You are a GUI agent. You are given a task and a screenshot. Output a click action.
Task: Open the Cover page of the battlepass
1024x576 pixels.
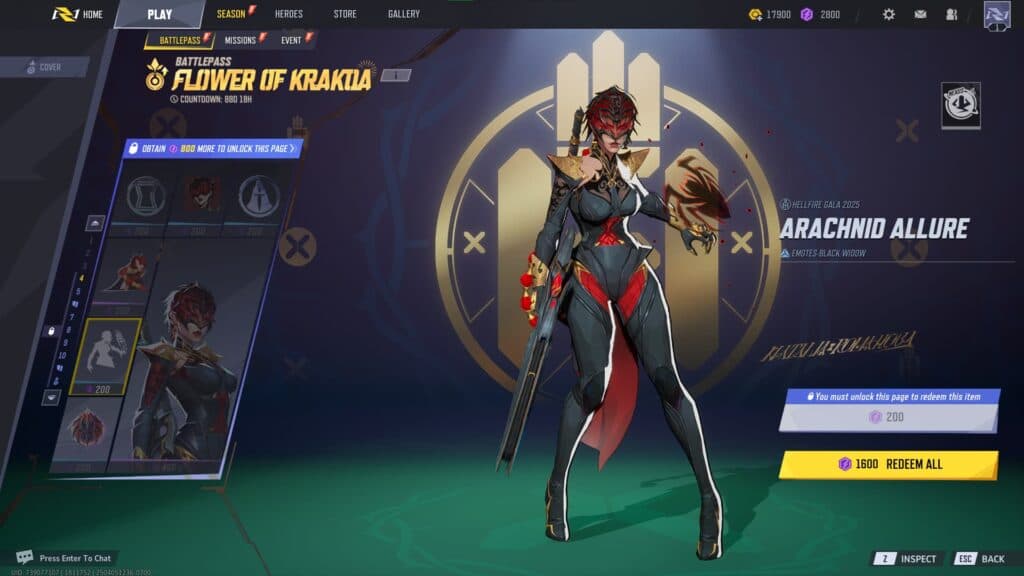[x=46, y=67]
